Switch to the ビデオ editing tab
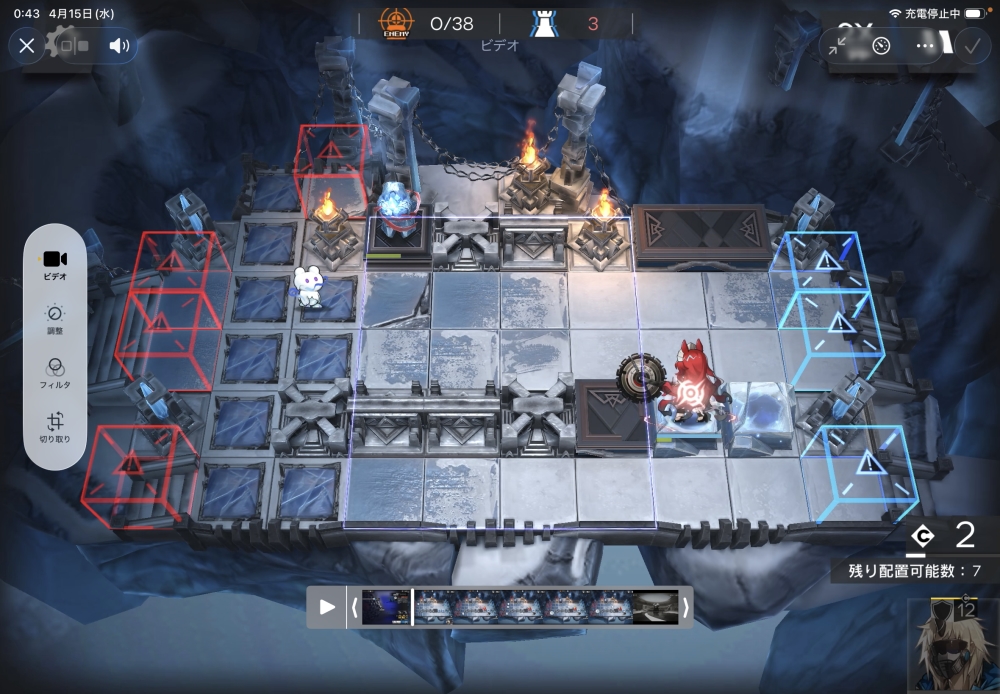 click(56, 263)
